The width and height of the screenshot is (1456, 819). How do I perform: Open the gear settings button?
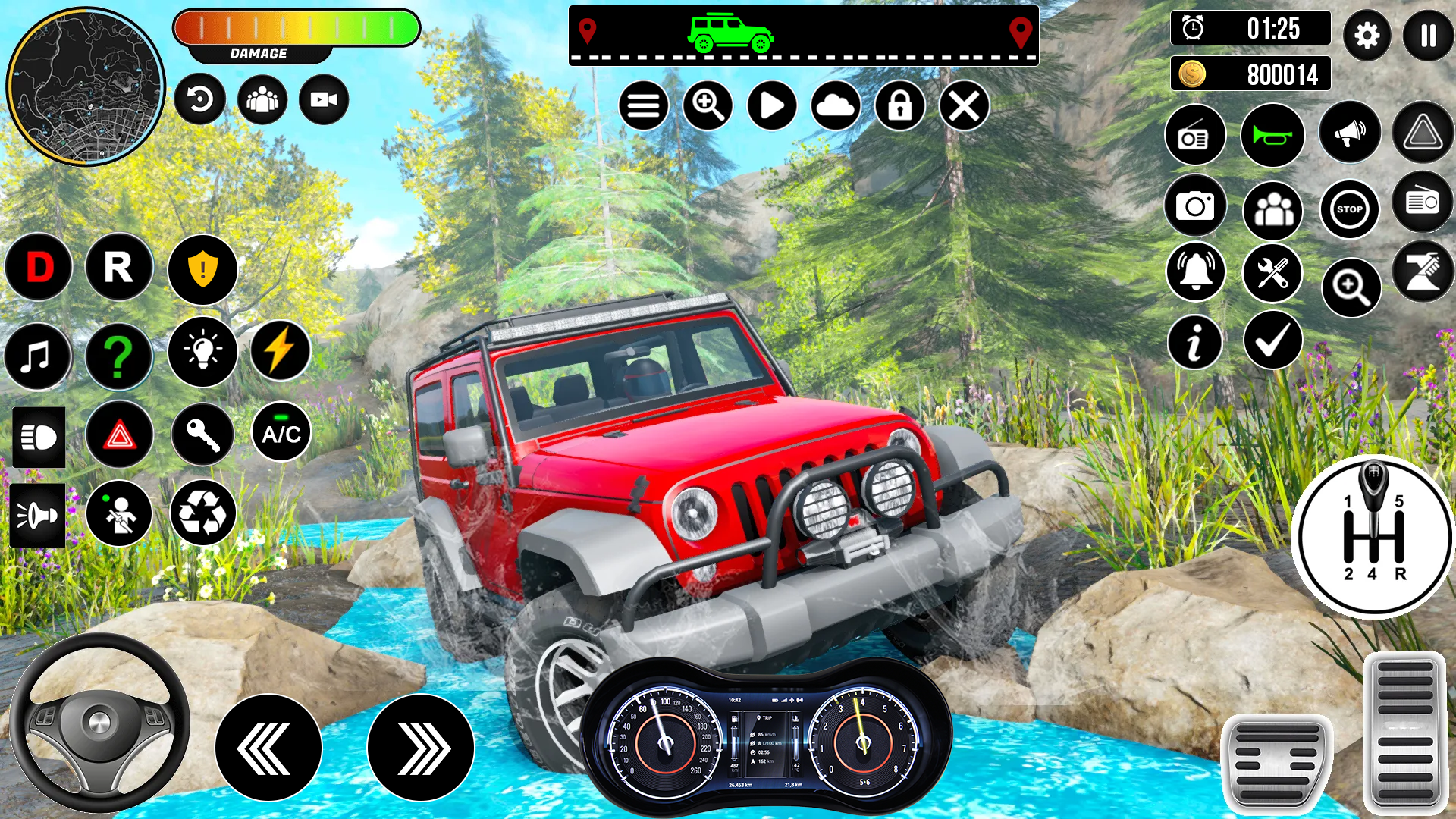[x=1367, y=36]
